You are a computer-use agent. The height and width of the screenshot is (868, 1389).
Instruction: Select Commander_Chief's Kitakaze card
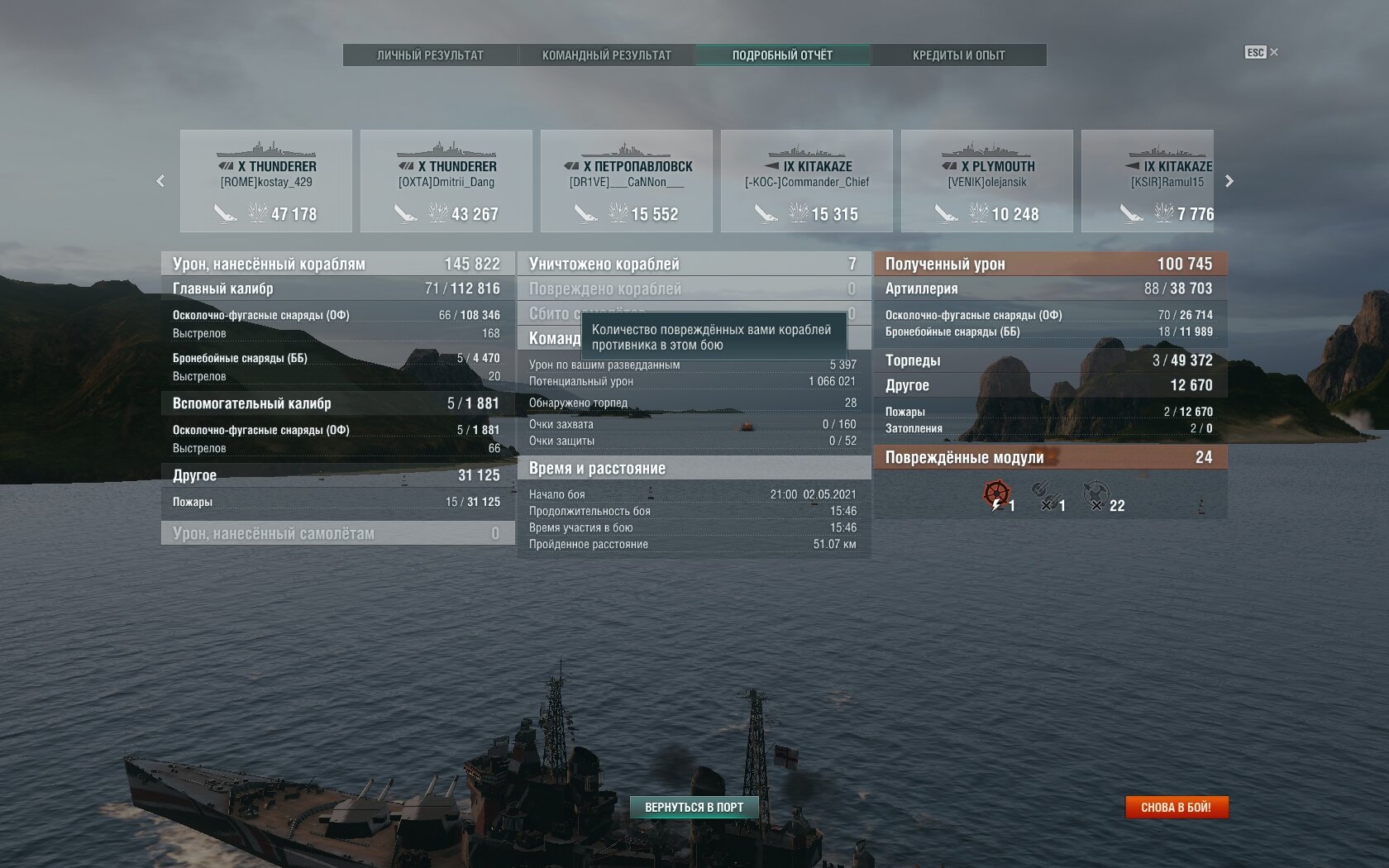(807, 181)
